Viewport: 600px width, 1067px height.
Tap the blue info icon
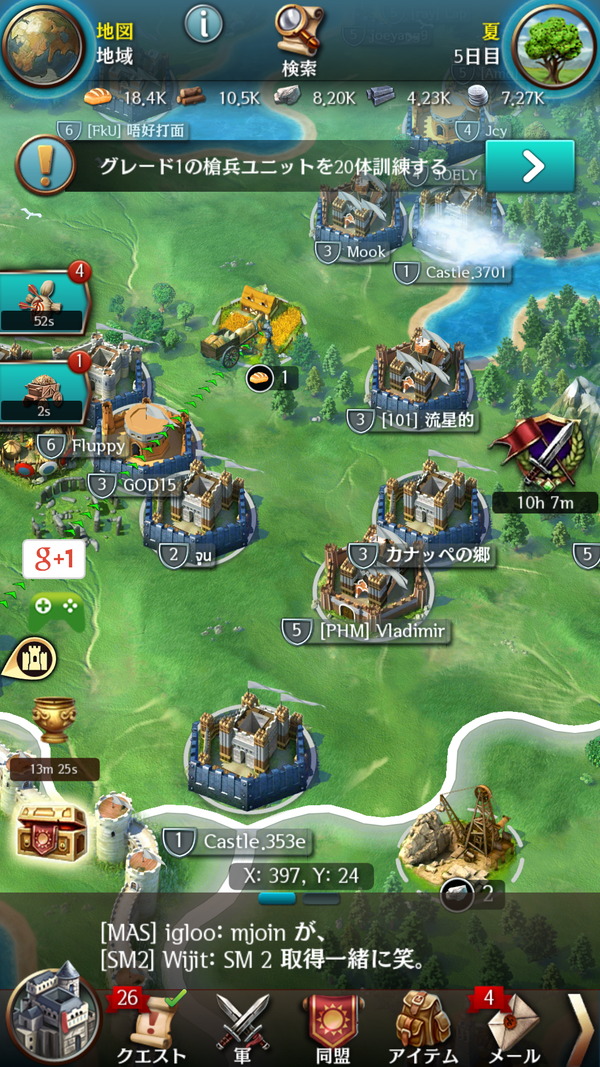tap(204, 24)
